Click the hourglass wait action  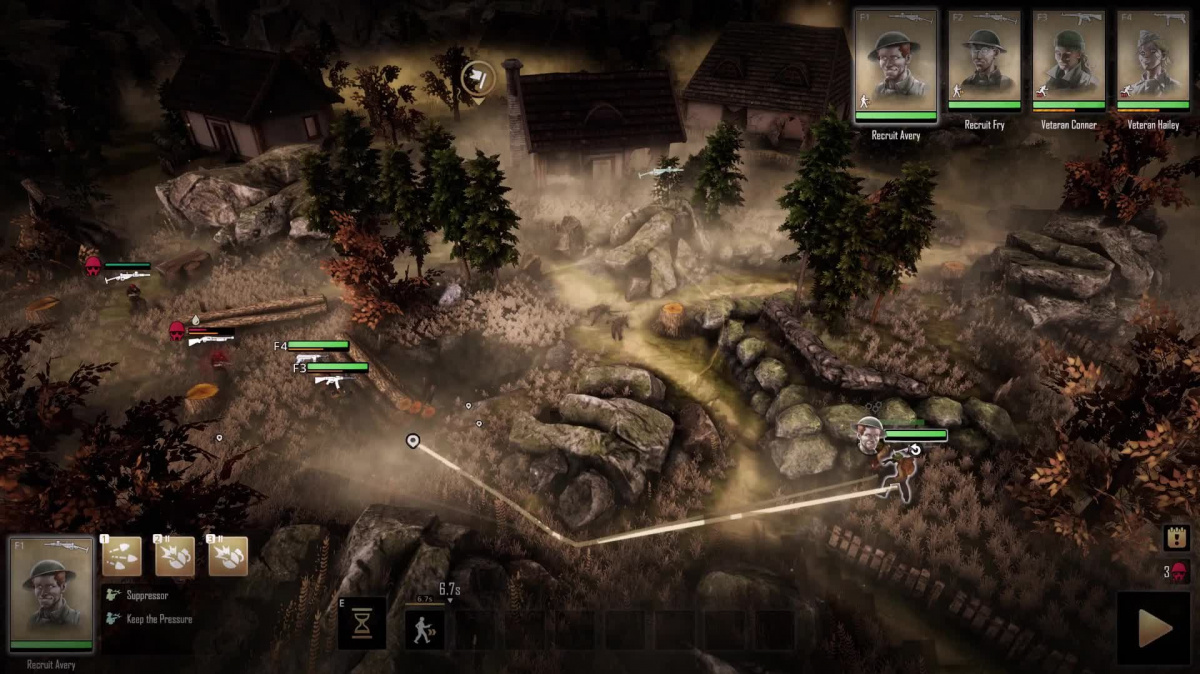pos(362,625)
